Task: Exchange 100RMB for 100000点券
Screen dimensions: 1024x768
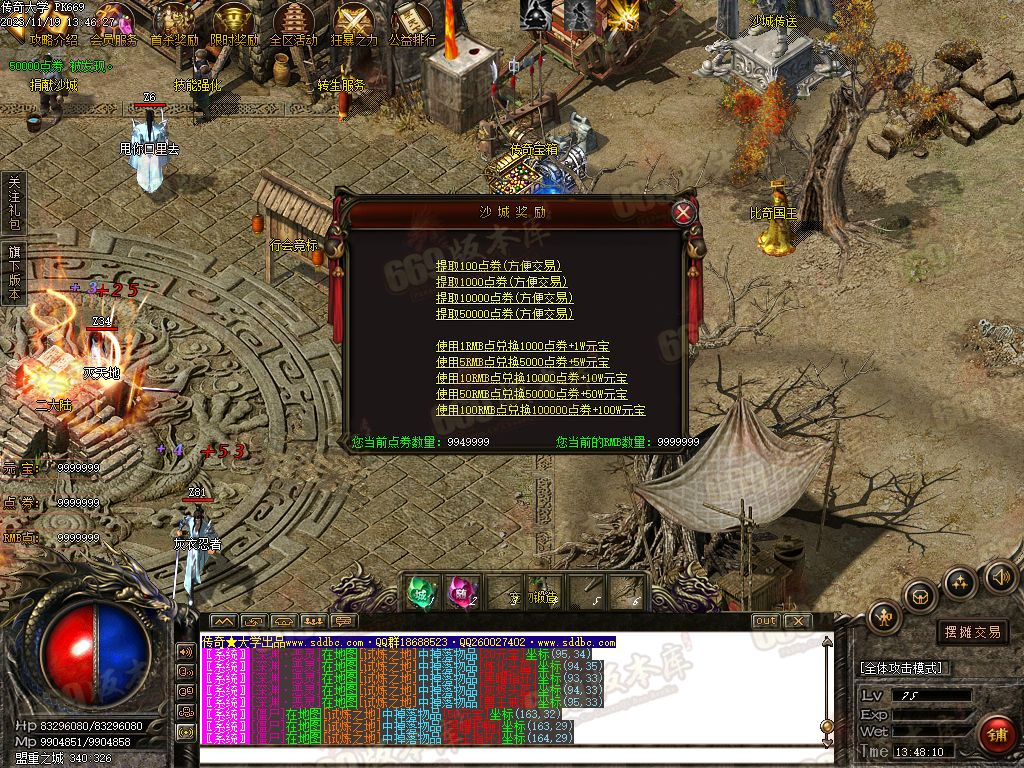Action: (x=540, y=410)
